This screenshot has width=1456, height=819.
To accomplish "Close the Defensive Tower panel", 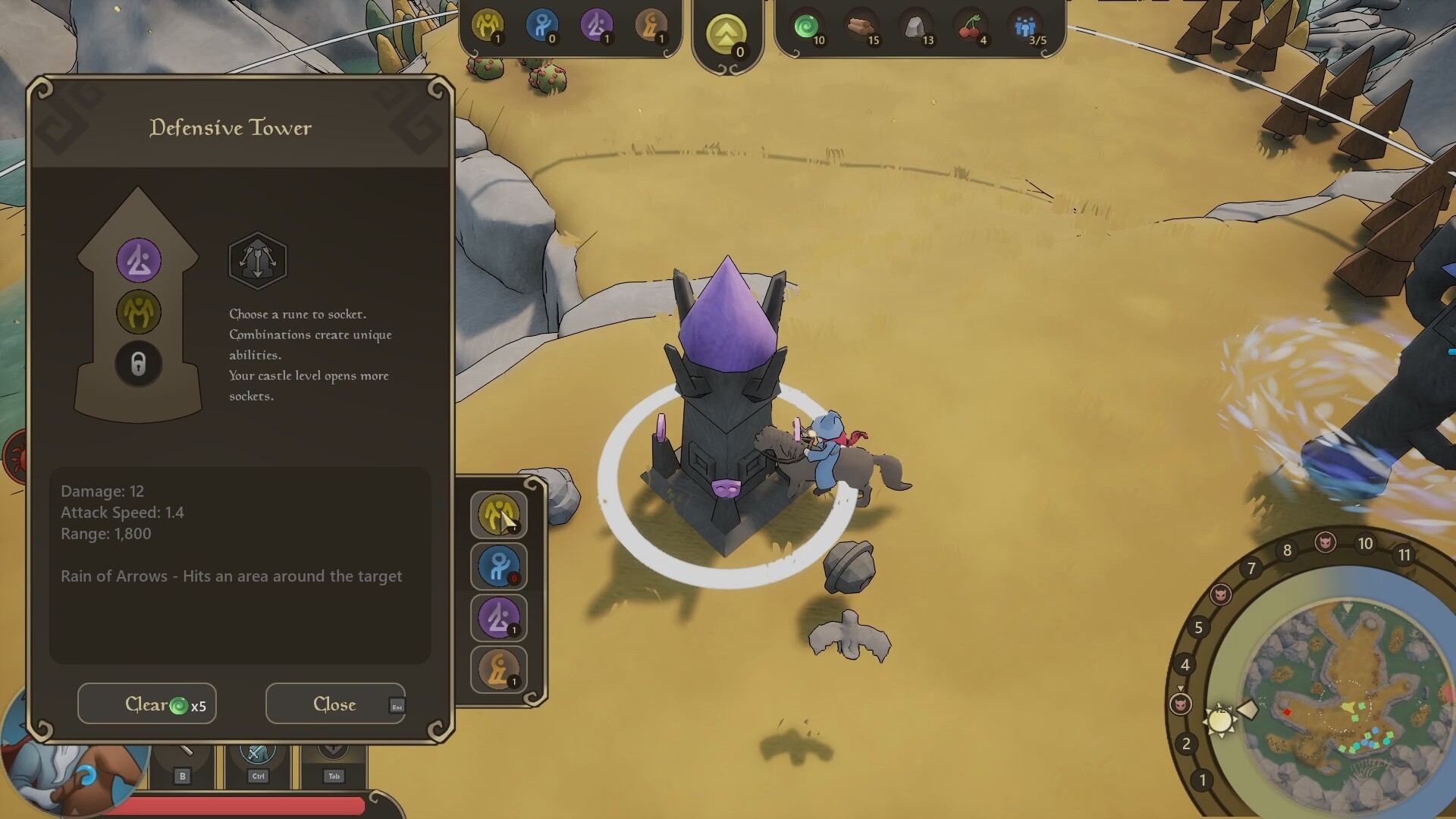I will (335, 704).
